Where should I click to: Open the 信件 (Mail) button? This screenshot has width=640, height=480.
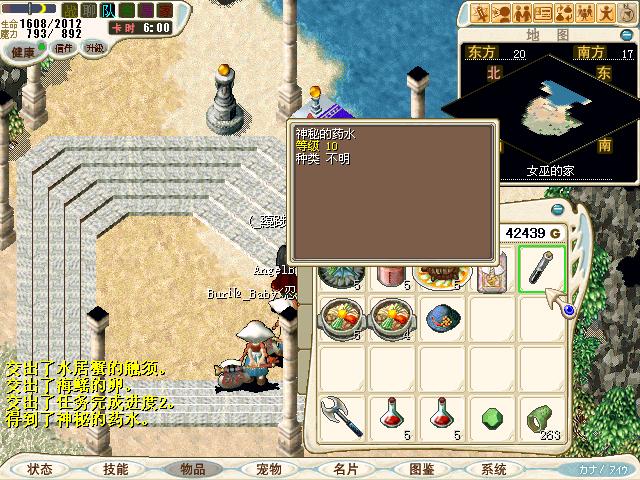point(63,48)
